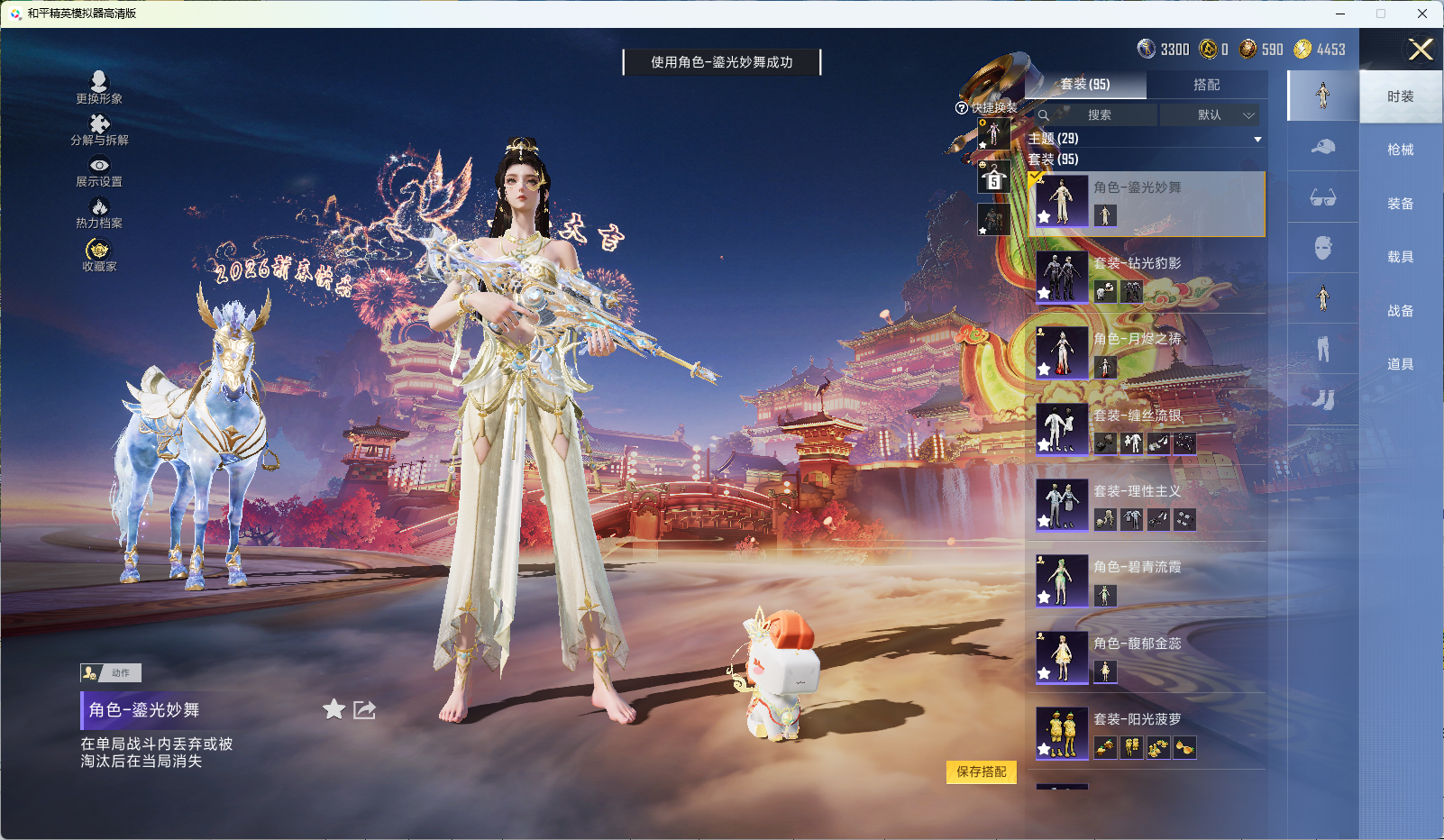Screen dimensions: 1444x840
Task: Open the 默认 sorting dropdown
Action: pos(1212,115)
